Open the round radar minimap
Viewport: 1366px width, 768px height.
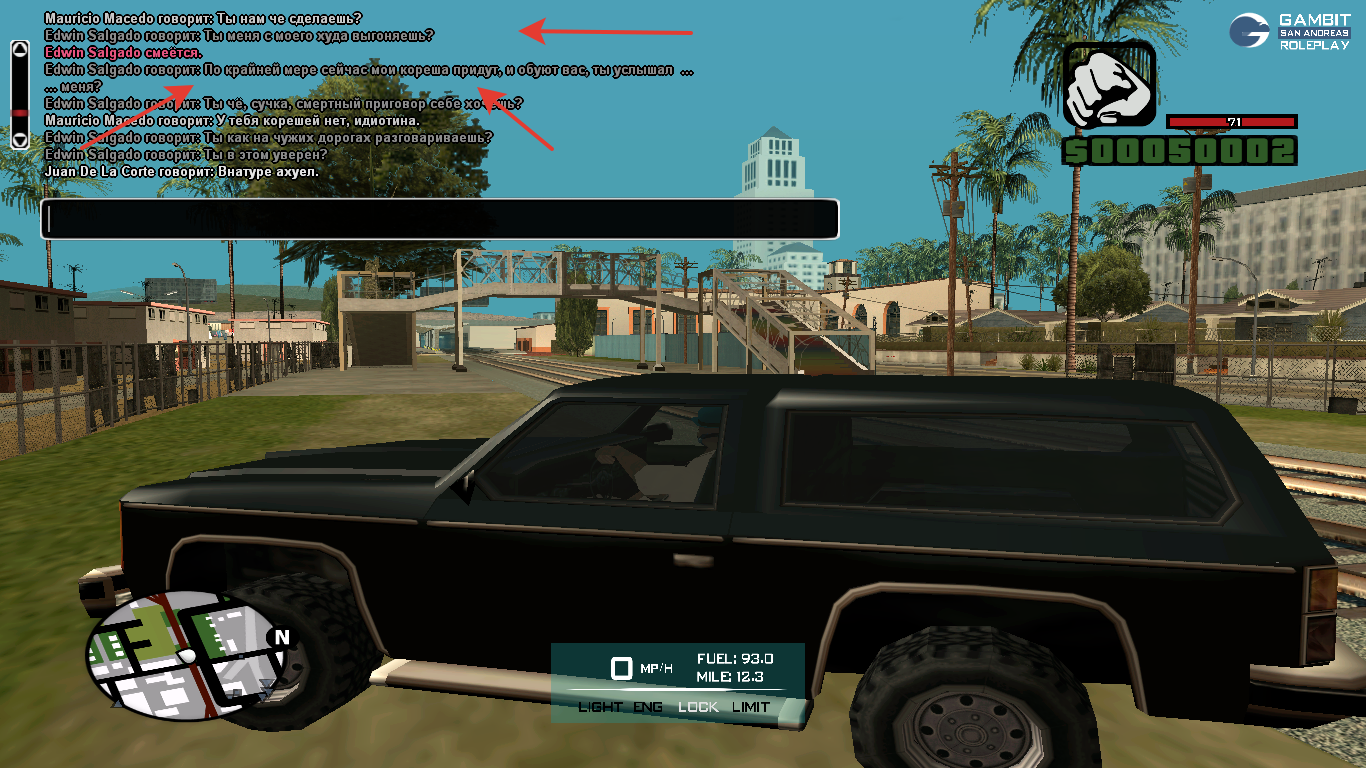click(188, 653)
